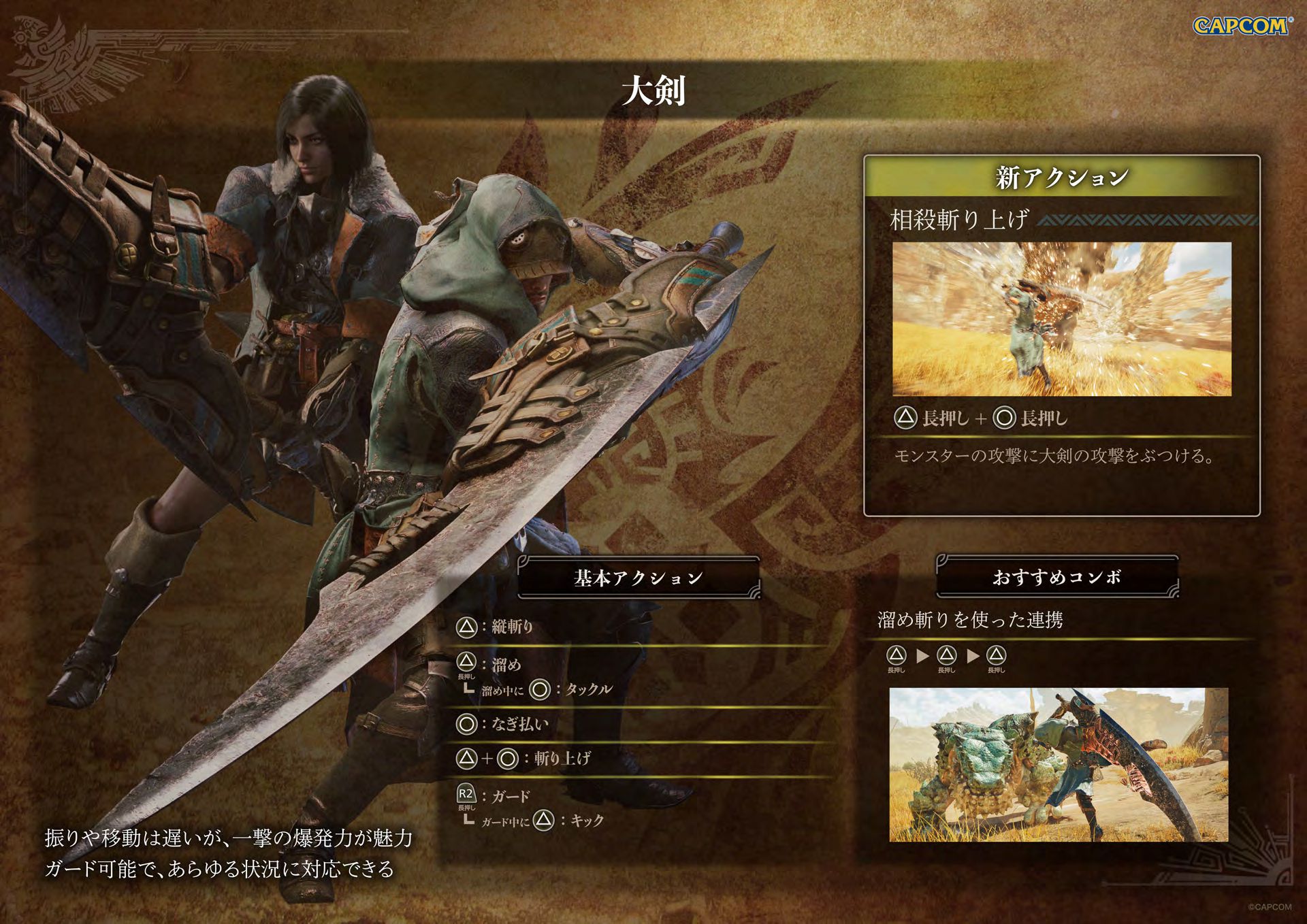Screen dimensions: 1307x924
Task: Open the 相殺斬り上げ action preview image
Action: tap(1061, 318)
